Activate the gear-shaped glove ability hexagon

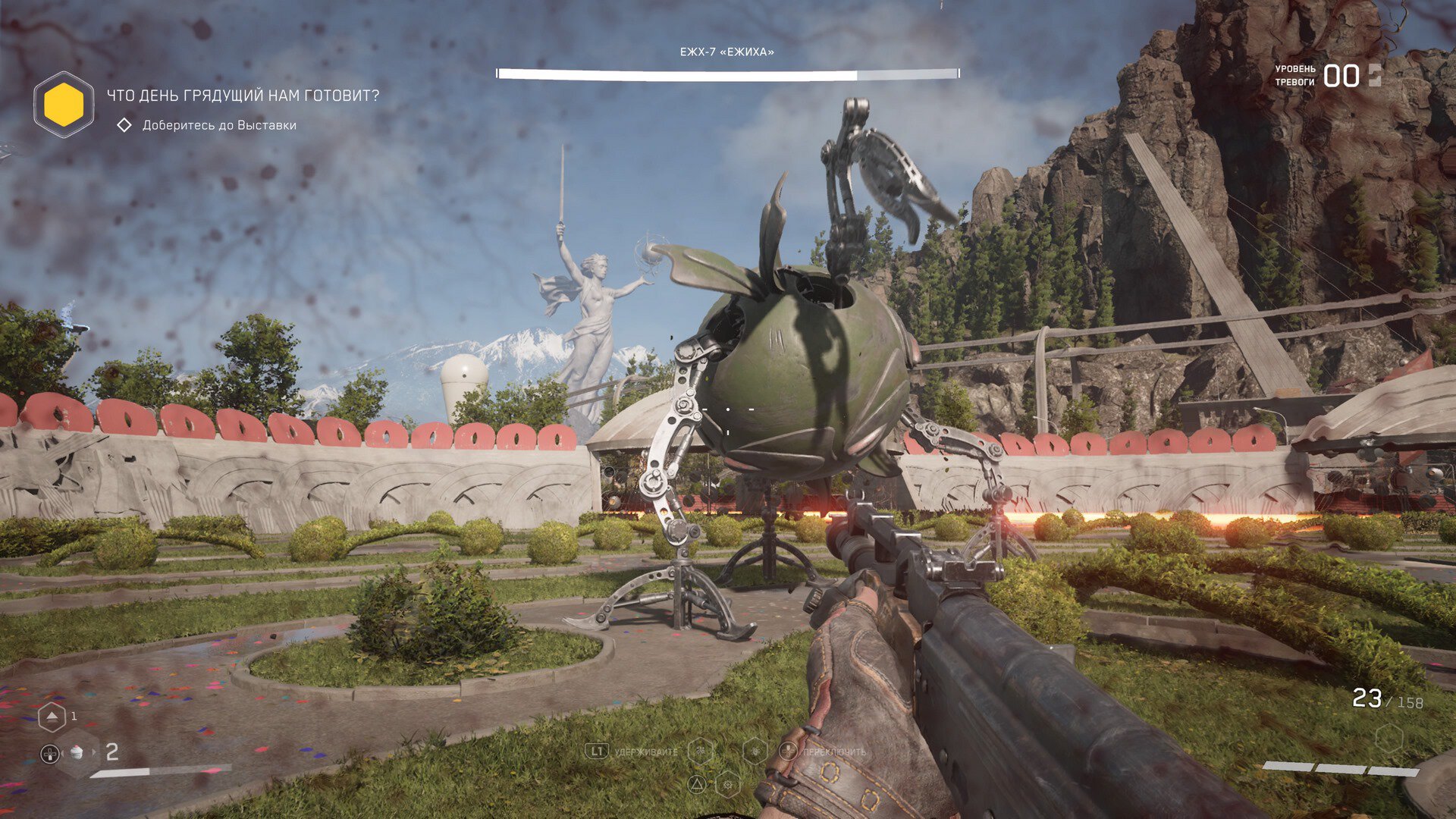pos(728,783)
